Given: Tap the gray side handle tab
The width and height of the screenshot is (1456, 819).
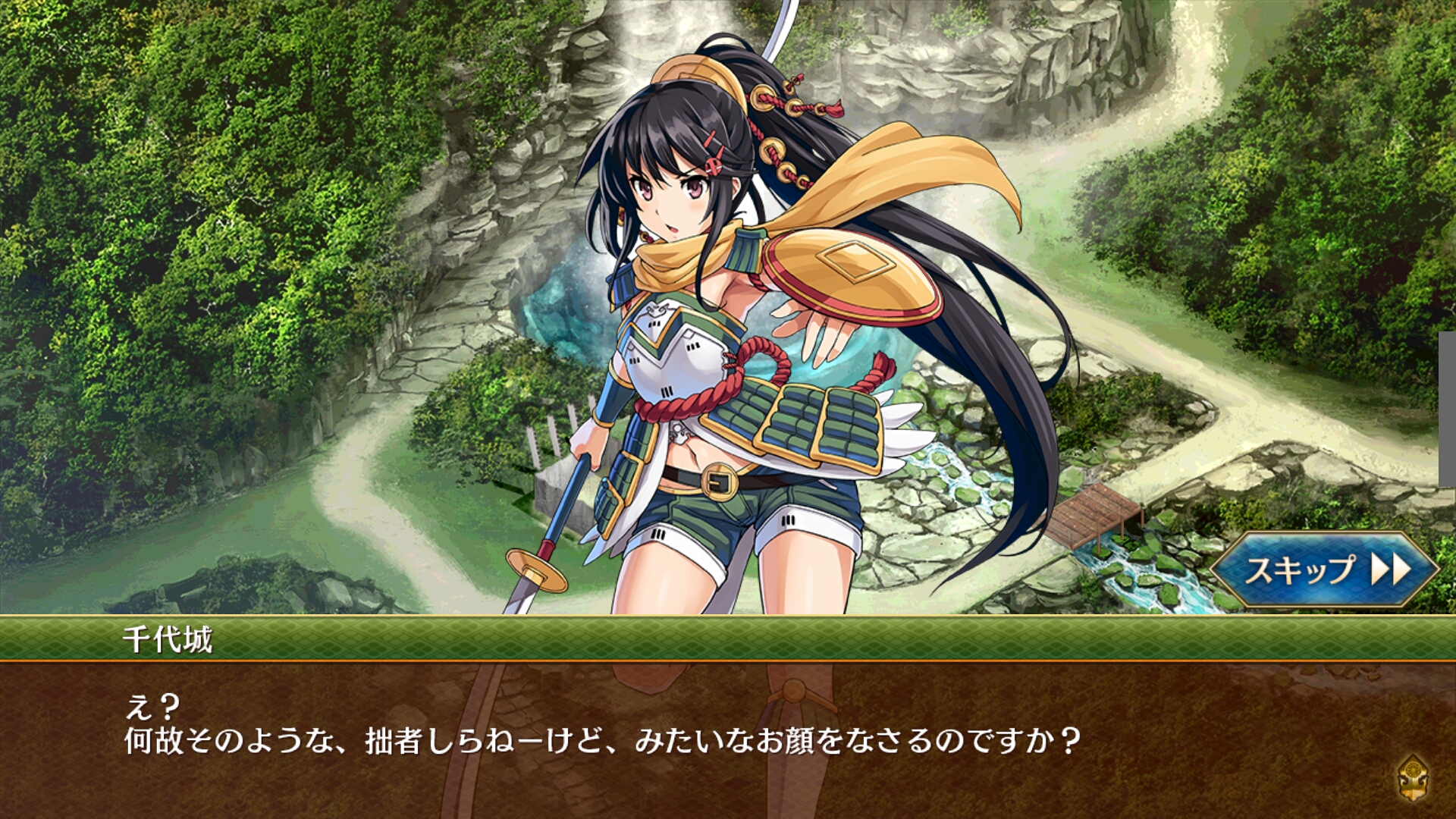Looking at the screenshot, I should tap(1447, 409).
